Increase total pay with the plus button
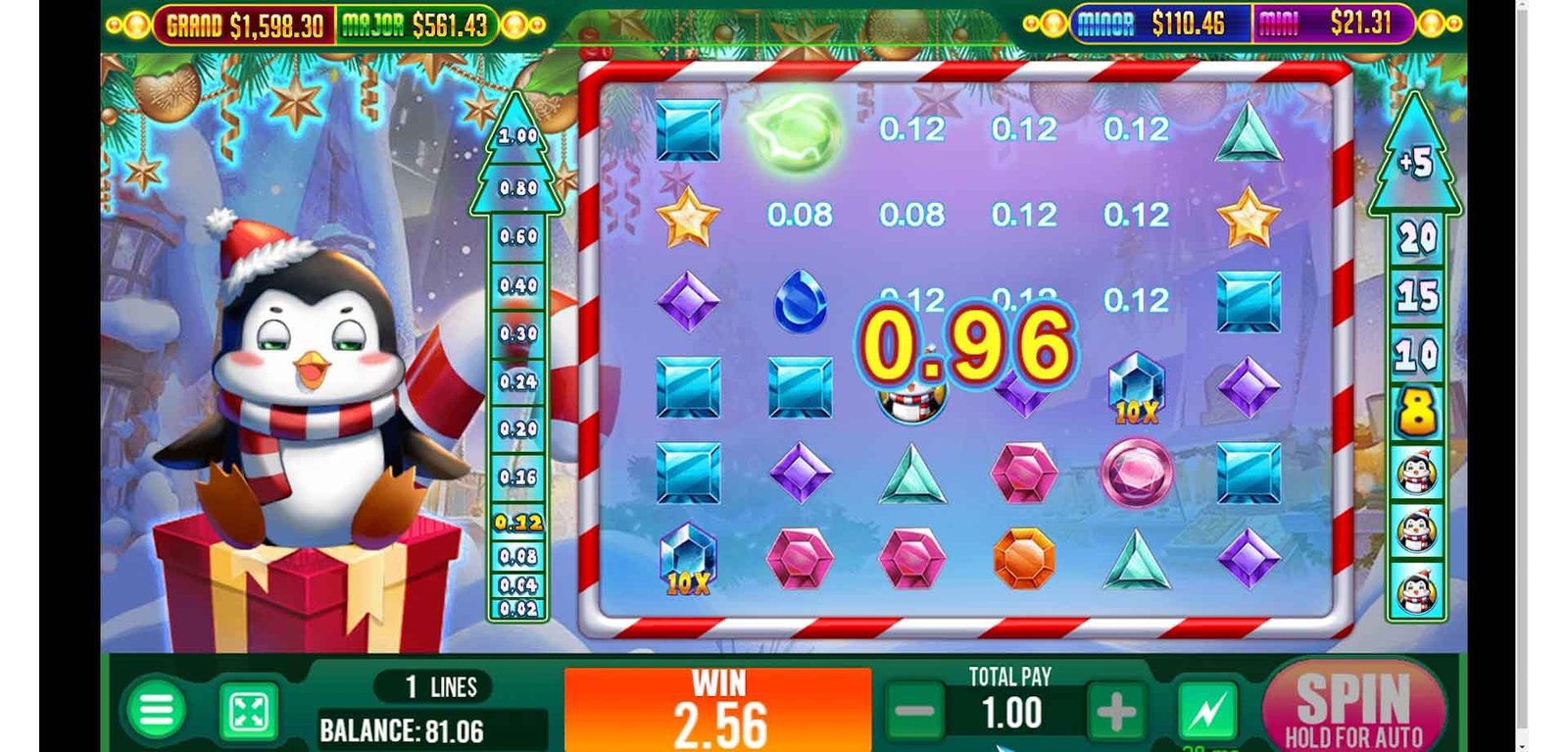Viewport: 1568px width, 752px height. pyautogui.click(x=1115, y=713)
